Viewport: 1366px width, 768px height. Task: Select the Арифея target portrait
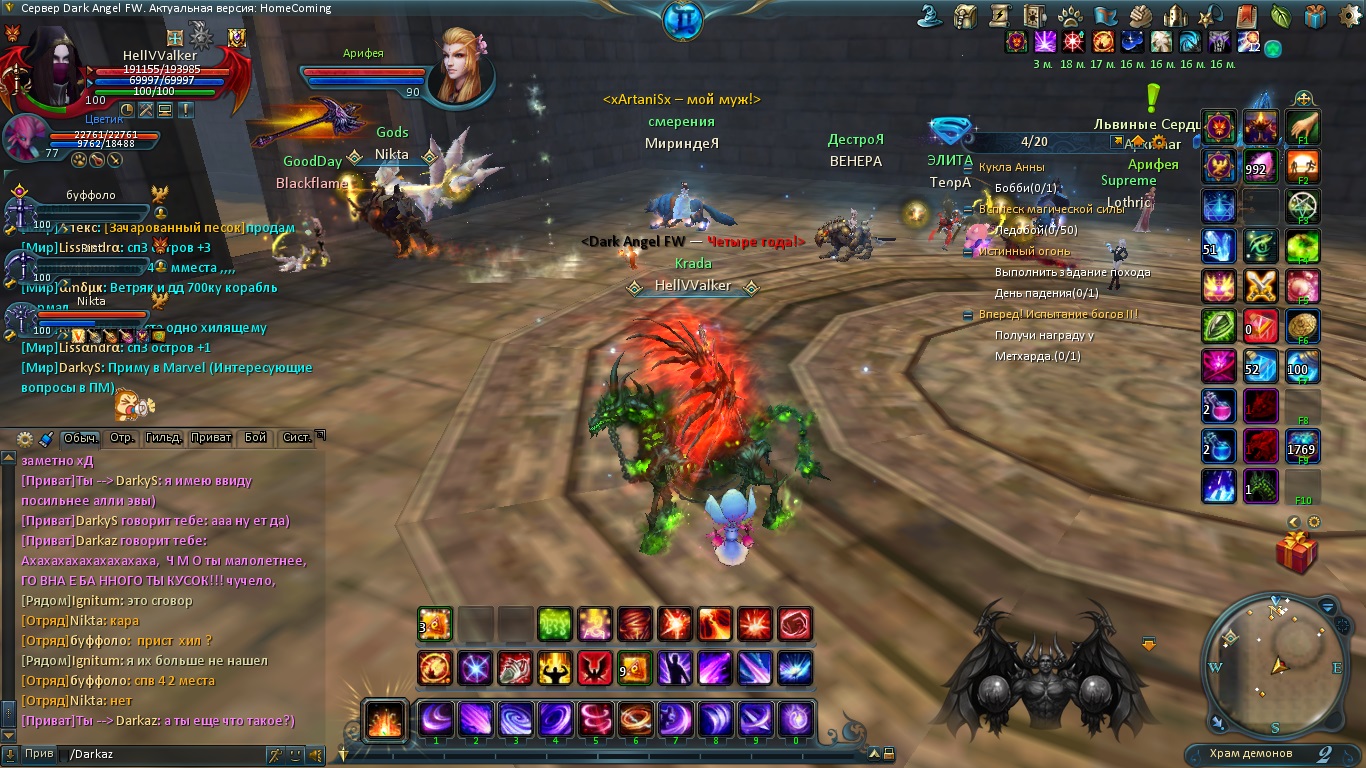pos(461,68)
